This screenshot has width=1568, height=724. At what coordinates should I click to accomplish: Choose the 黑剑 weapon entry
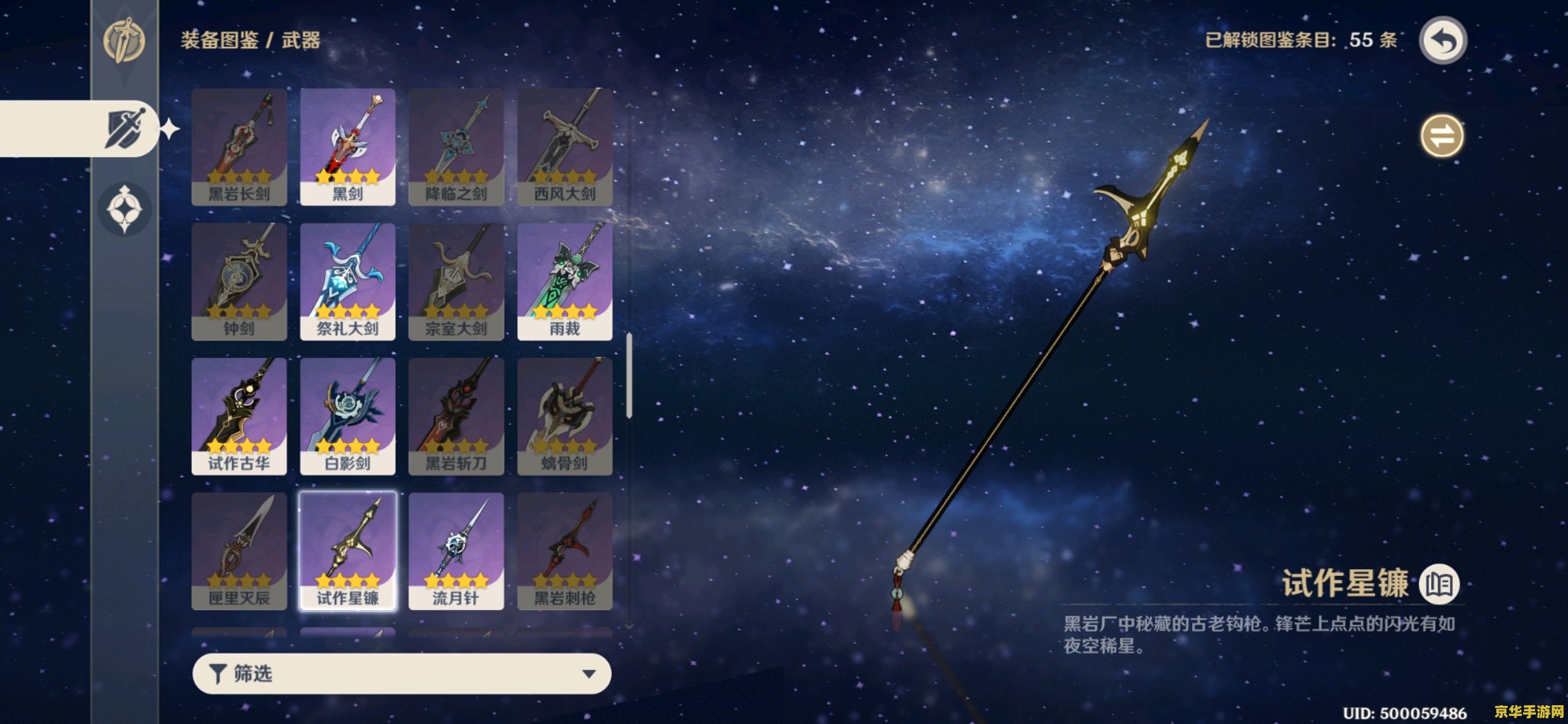tap(348, 147)
